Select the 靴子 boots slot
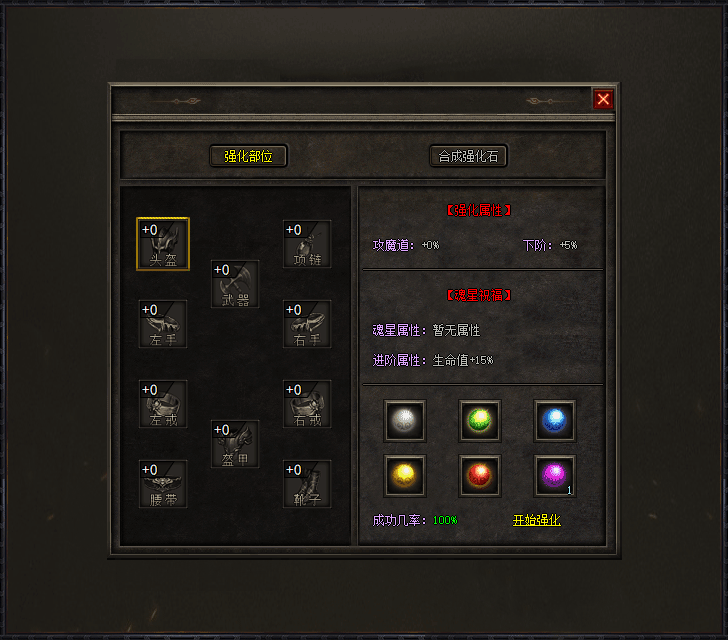This screenshot has width=728, height=640. (x=307, y=484)
